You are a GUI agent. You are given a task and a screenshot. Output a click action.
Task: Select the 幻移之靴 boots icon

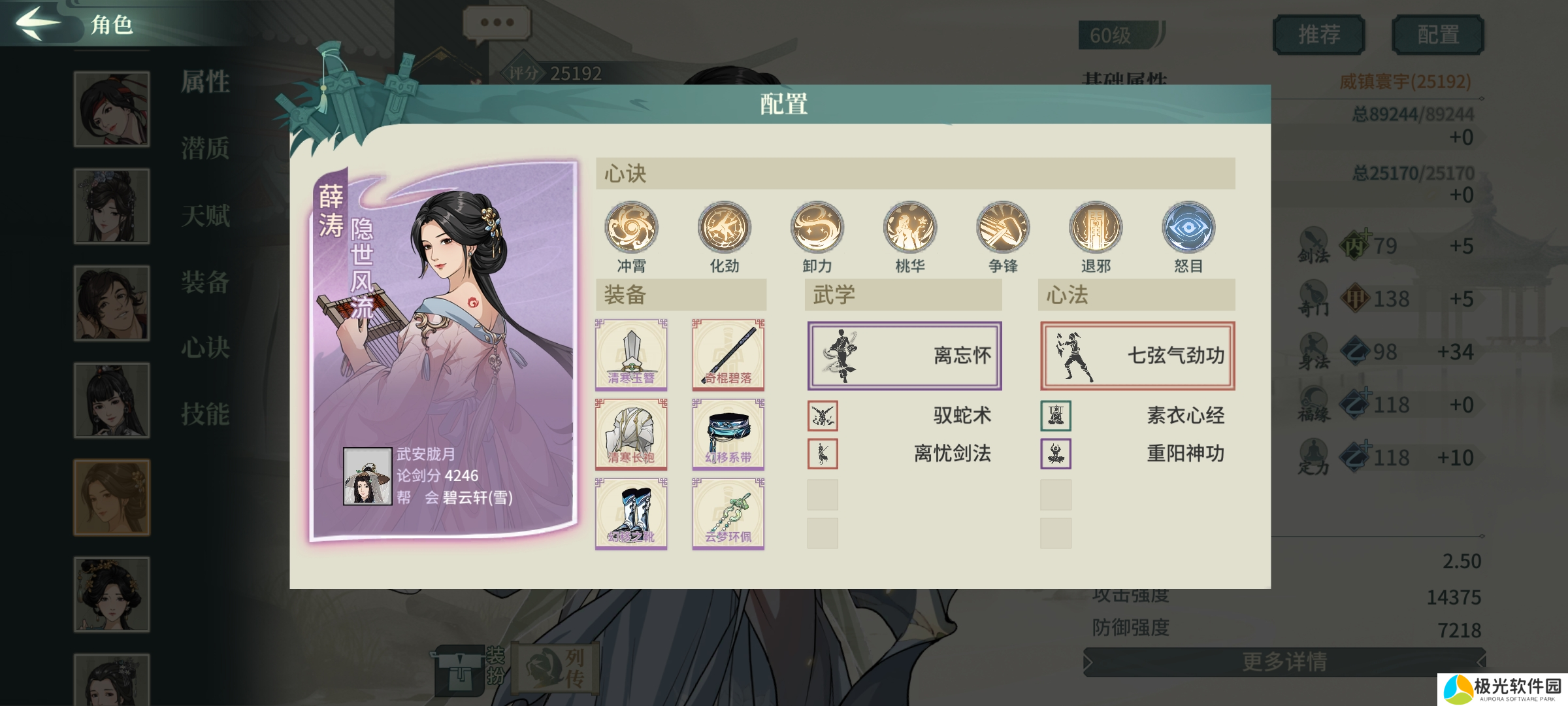click(630, 513)
